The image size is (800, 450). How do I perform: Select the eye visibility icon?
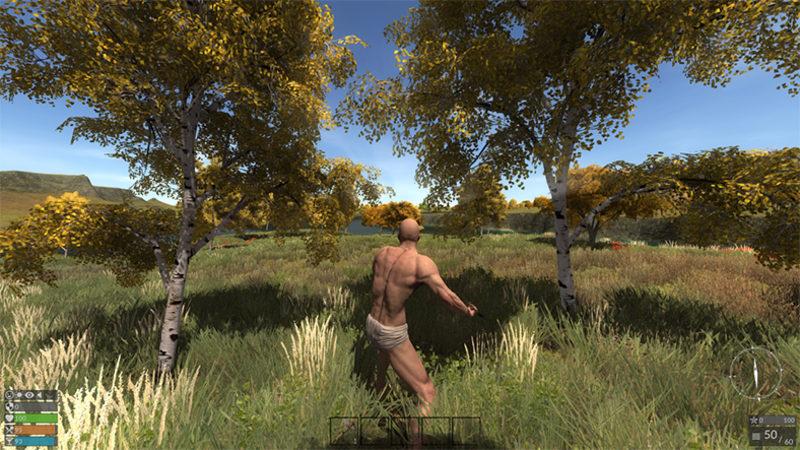tap(29, 395)
